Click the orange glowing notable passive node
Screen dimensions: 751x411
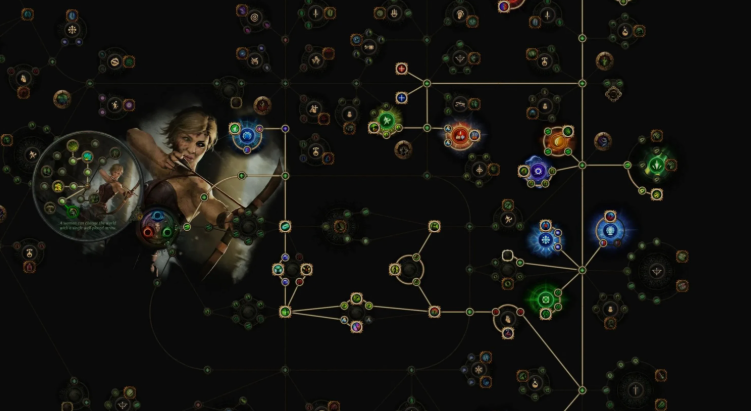[557, 139]
